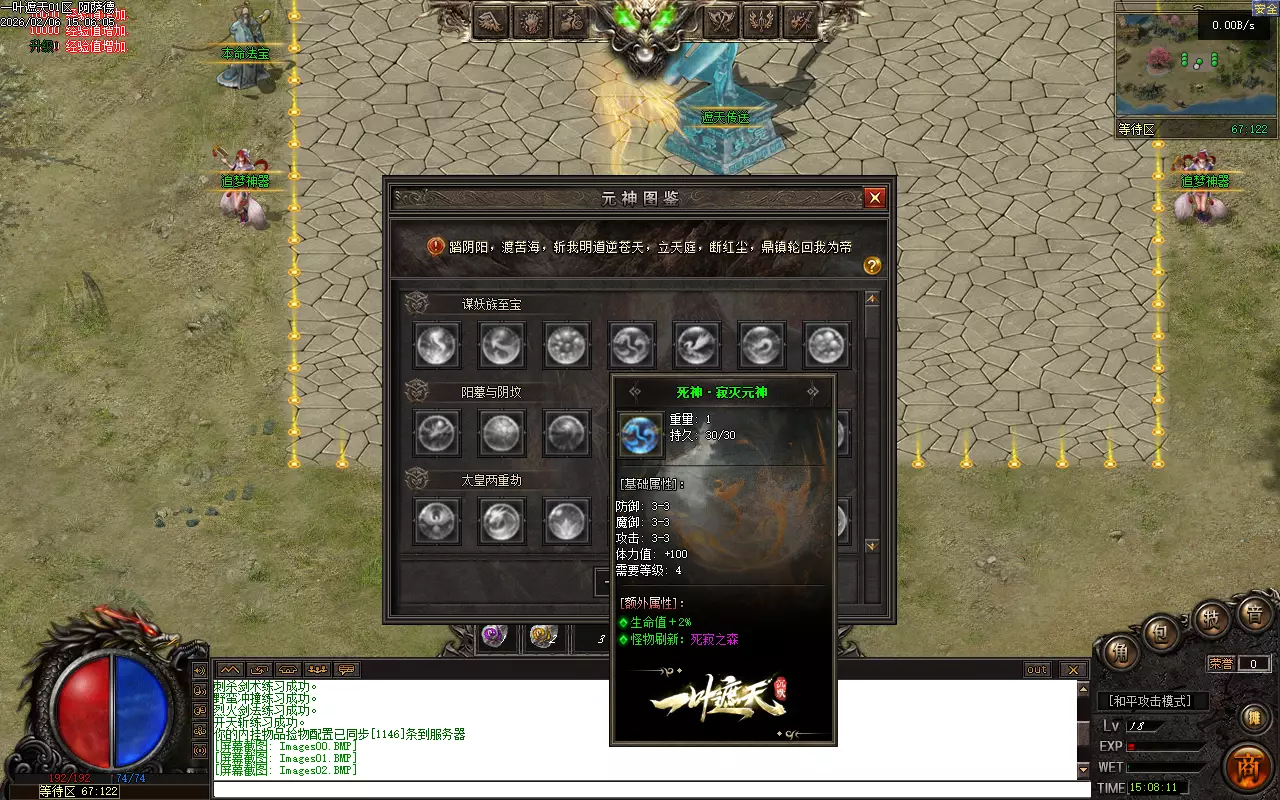Toggle the sound (音) button
The height and width of the screenshot is (800, 1280).
tap(1253, 614)
